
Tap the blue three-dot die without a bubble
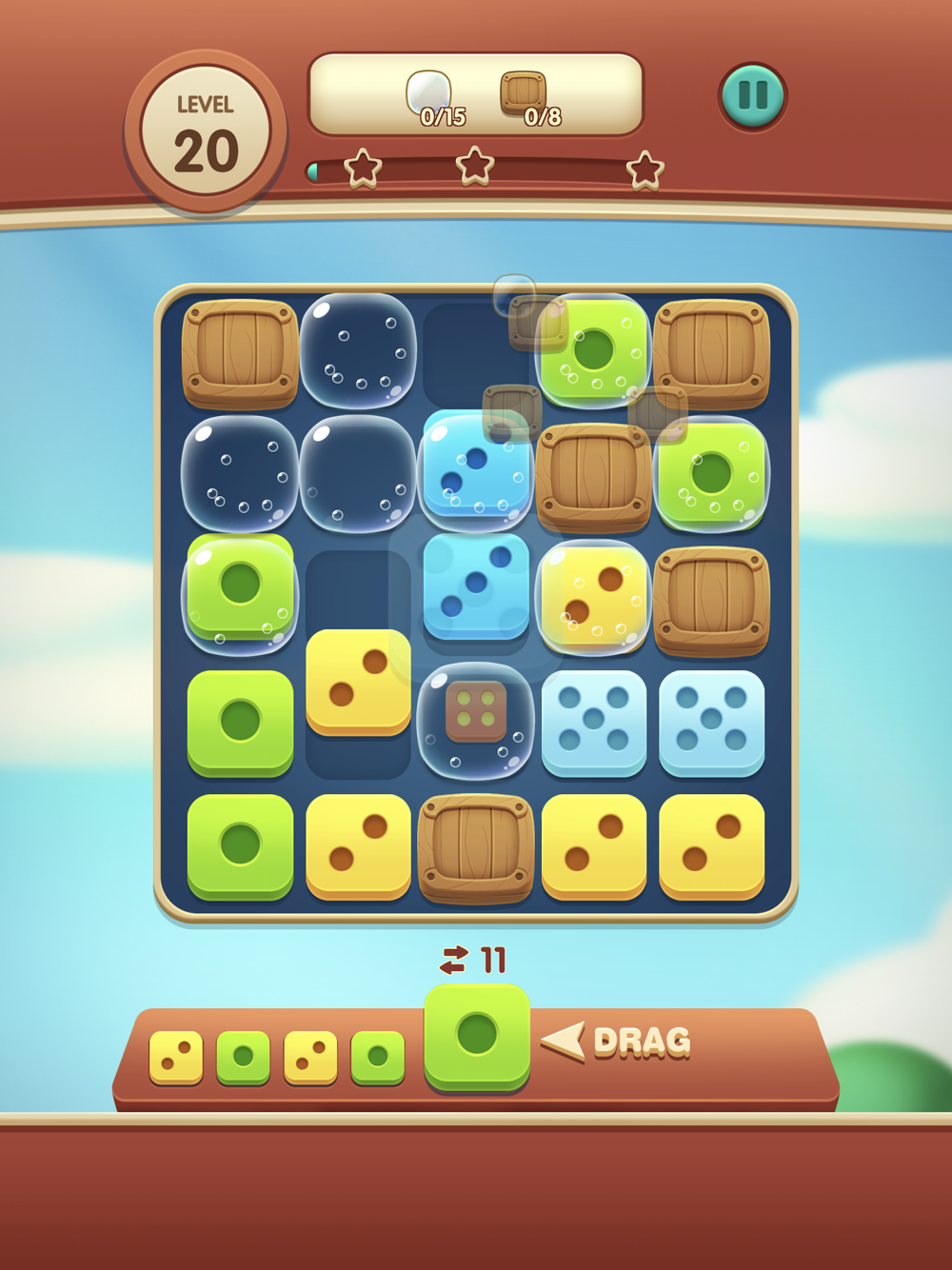(476, 585)
